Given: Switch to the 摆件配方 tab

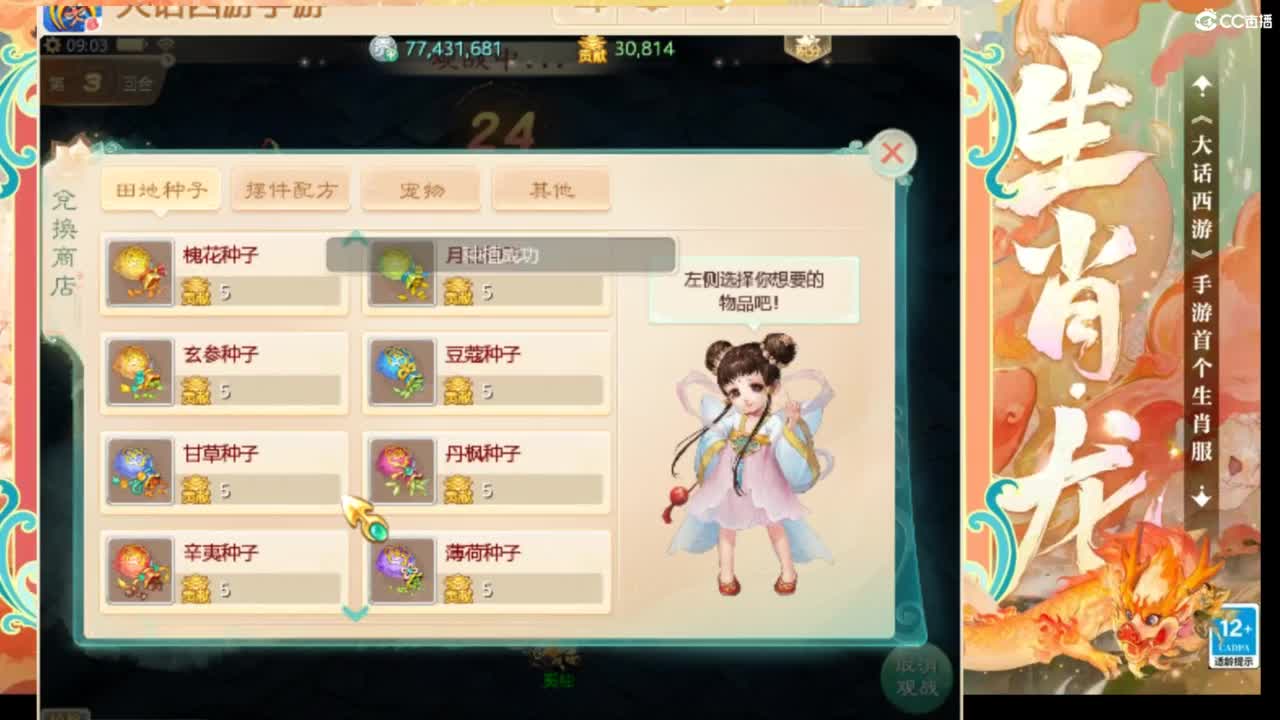Looking at the screenshot, I should (x=290, y=189).
